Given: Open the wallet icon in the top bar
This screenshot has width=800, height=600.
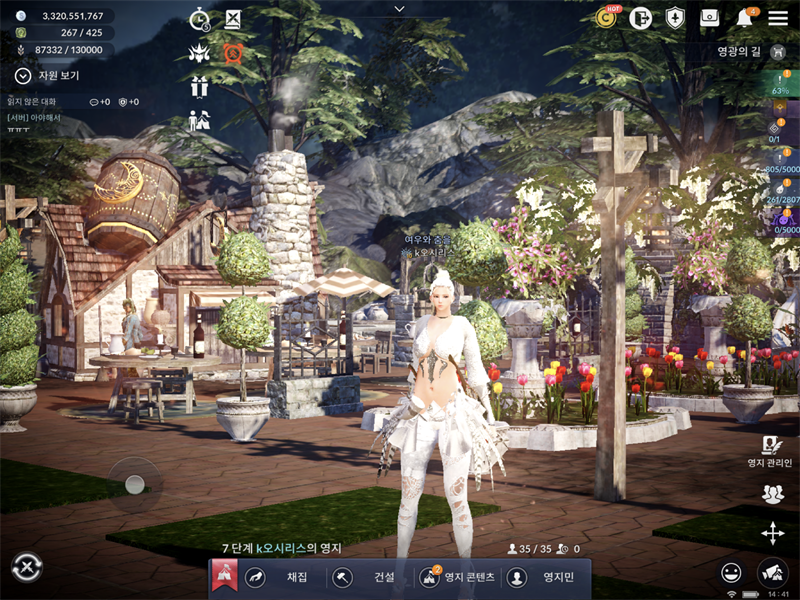Looking at the screenshot, I should pos(709,17).
